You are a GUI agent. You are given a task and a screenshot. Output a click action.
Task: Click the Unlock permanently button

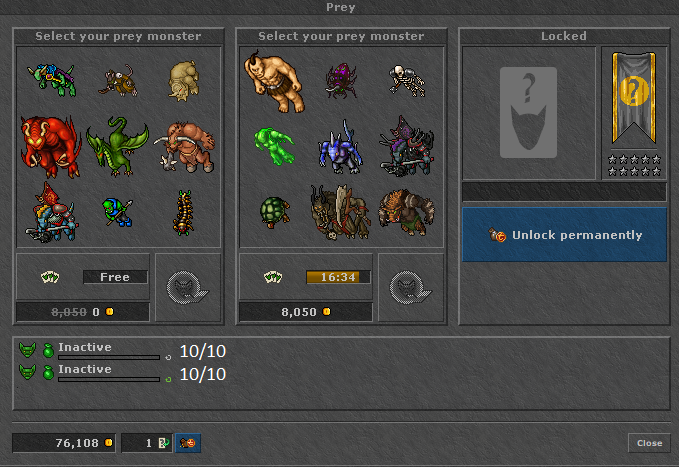click(564, 235)
